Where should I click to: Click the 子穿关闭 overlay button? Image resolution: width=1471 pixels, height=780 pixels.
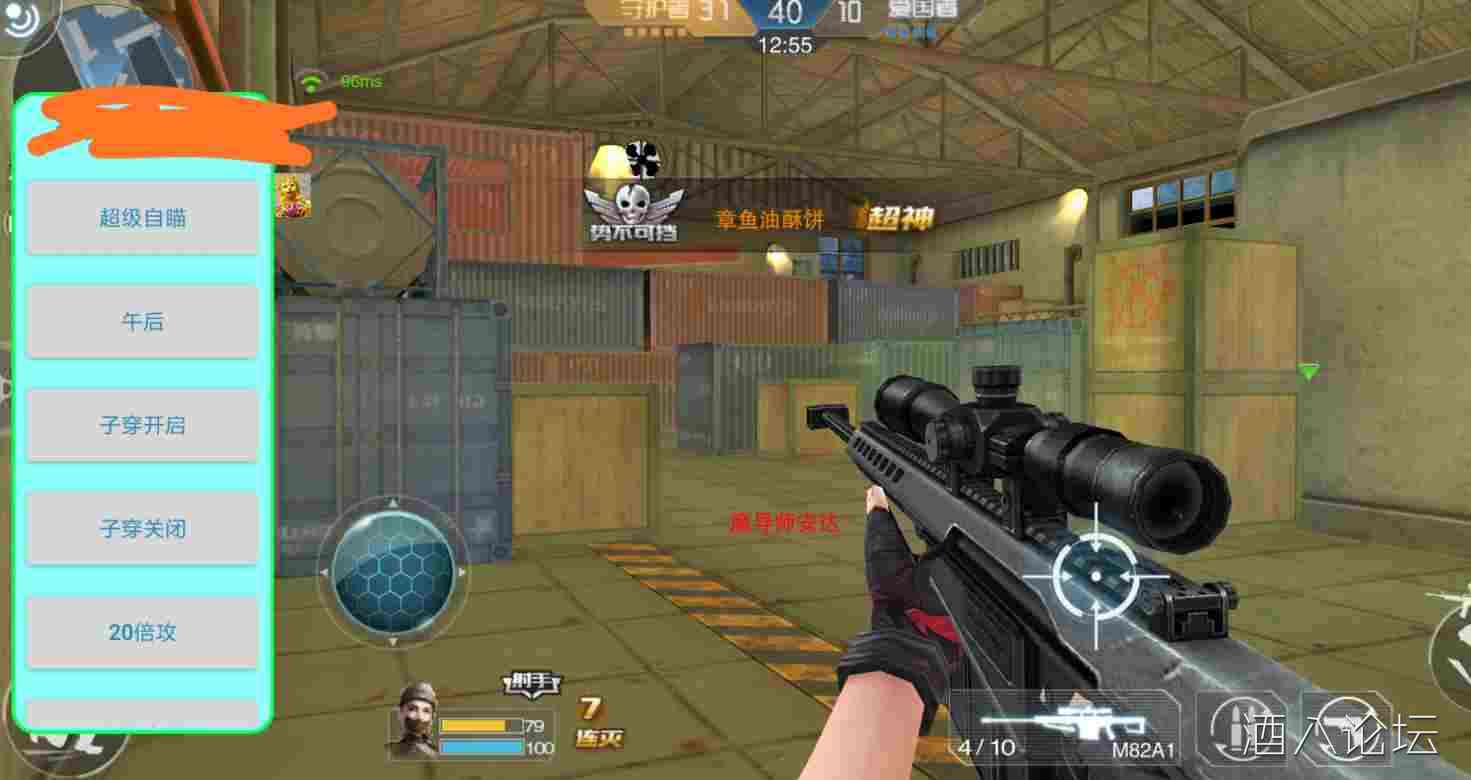142,528
